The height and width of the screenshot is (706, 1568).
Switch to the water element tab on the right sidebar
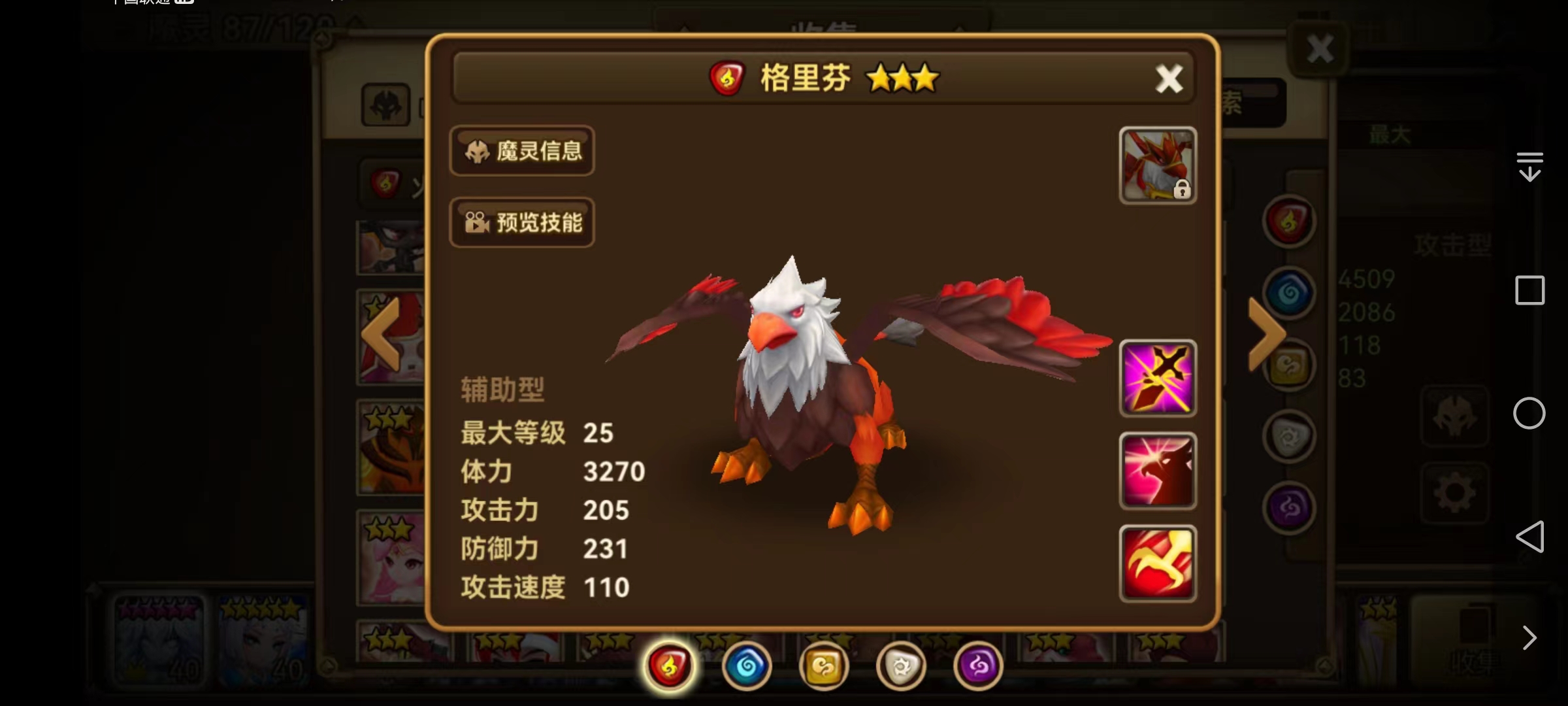[1288, 292]
